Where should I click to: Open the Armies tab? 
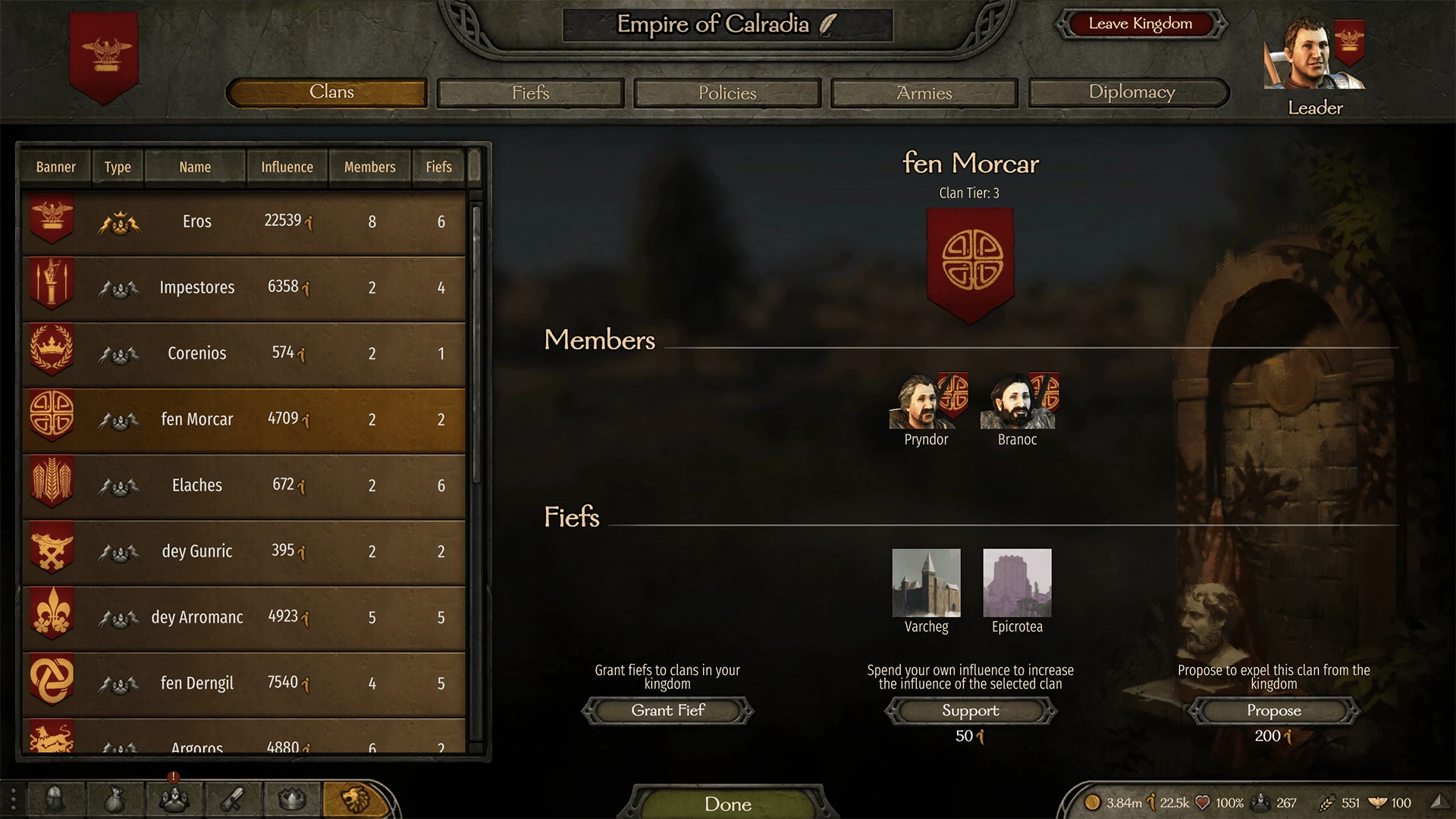[x=923, y=93]
